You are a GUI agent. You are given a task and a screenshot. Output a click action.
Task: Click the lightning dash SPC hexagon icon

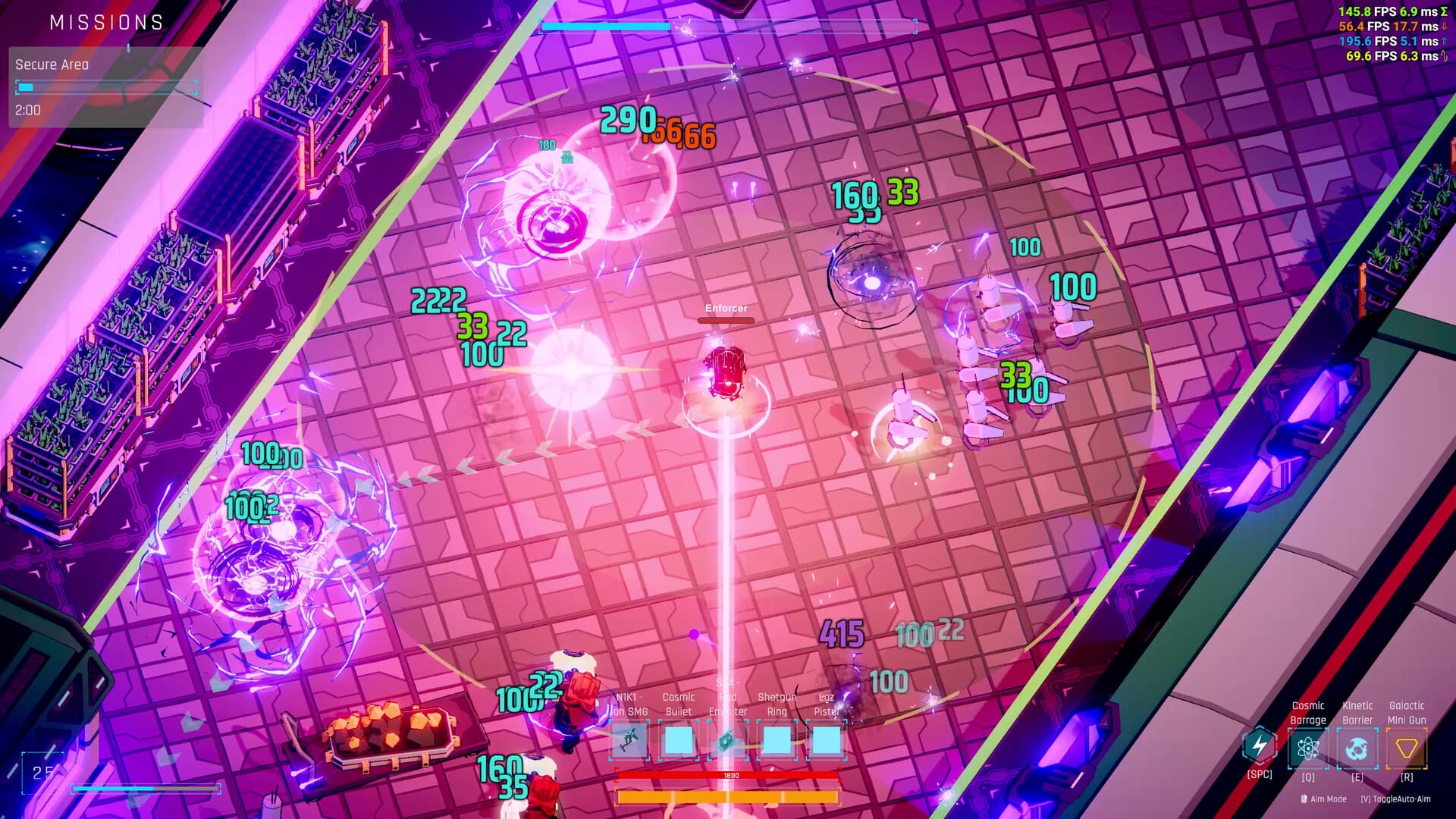[1259, 746]
